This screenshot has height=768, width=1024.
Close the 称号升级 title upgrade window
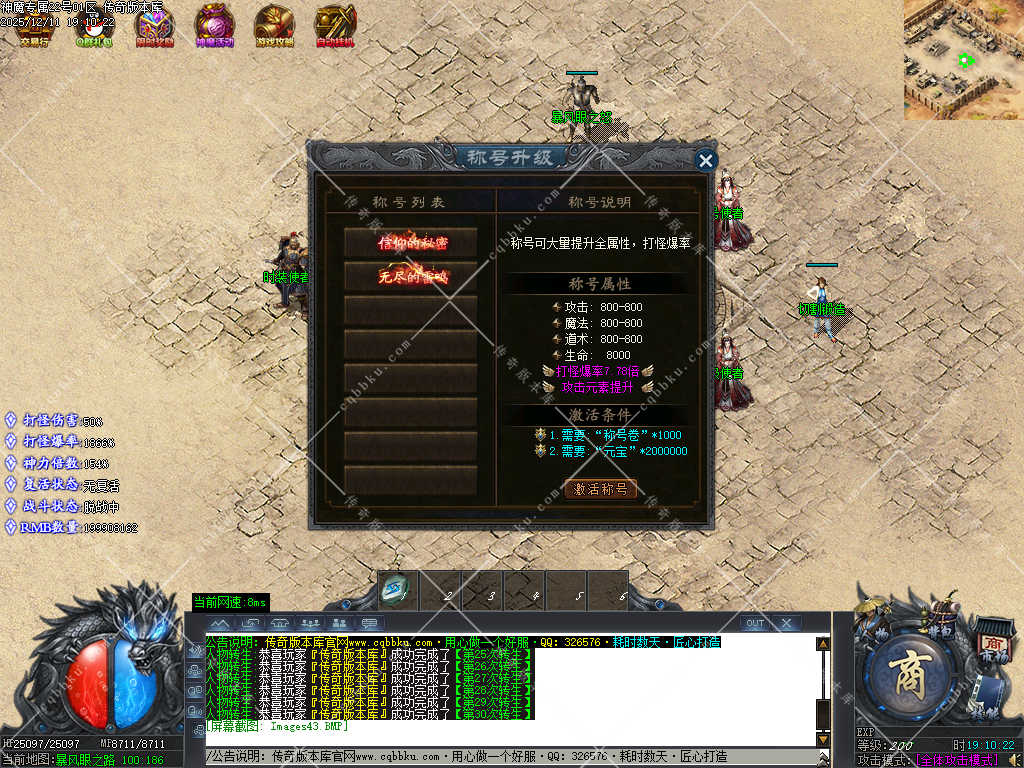[x=706, y=160]
